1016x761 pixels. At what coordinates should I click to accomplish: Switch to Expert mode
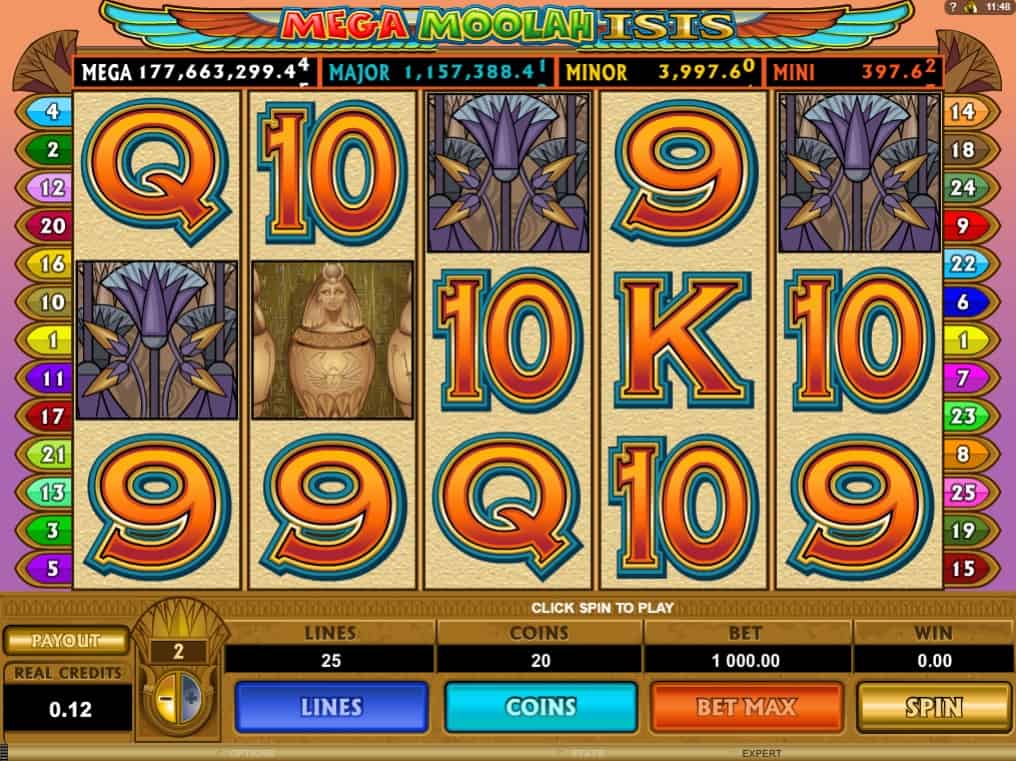761,753
